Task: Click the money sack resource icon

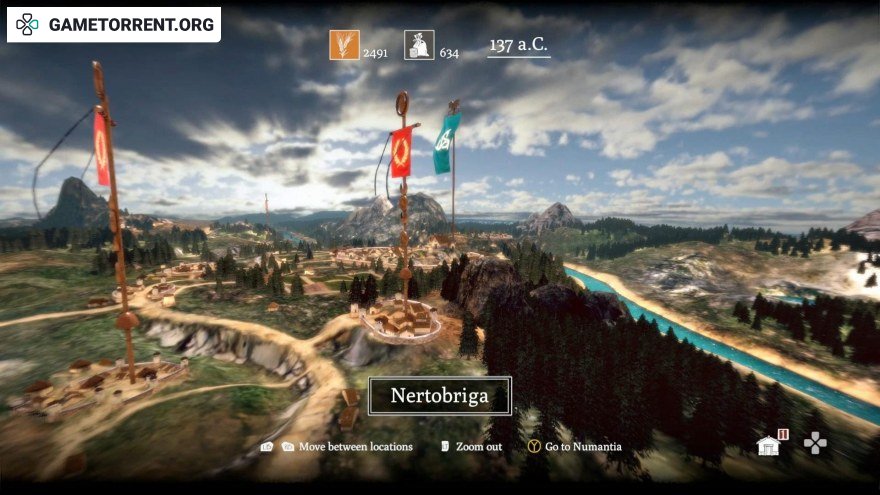Action: tap(419, 45)
